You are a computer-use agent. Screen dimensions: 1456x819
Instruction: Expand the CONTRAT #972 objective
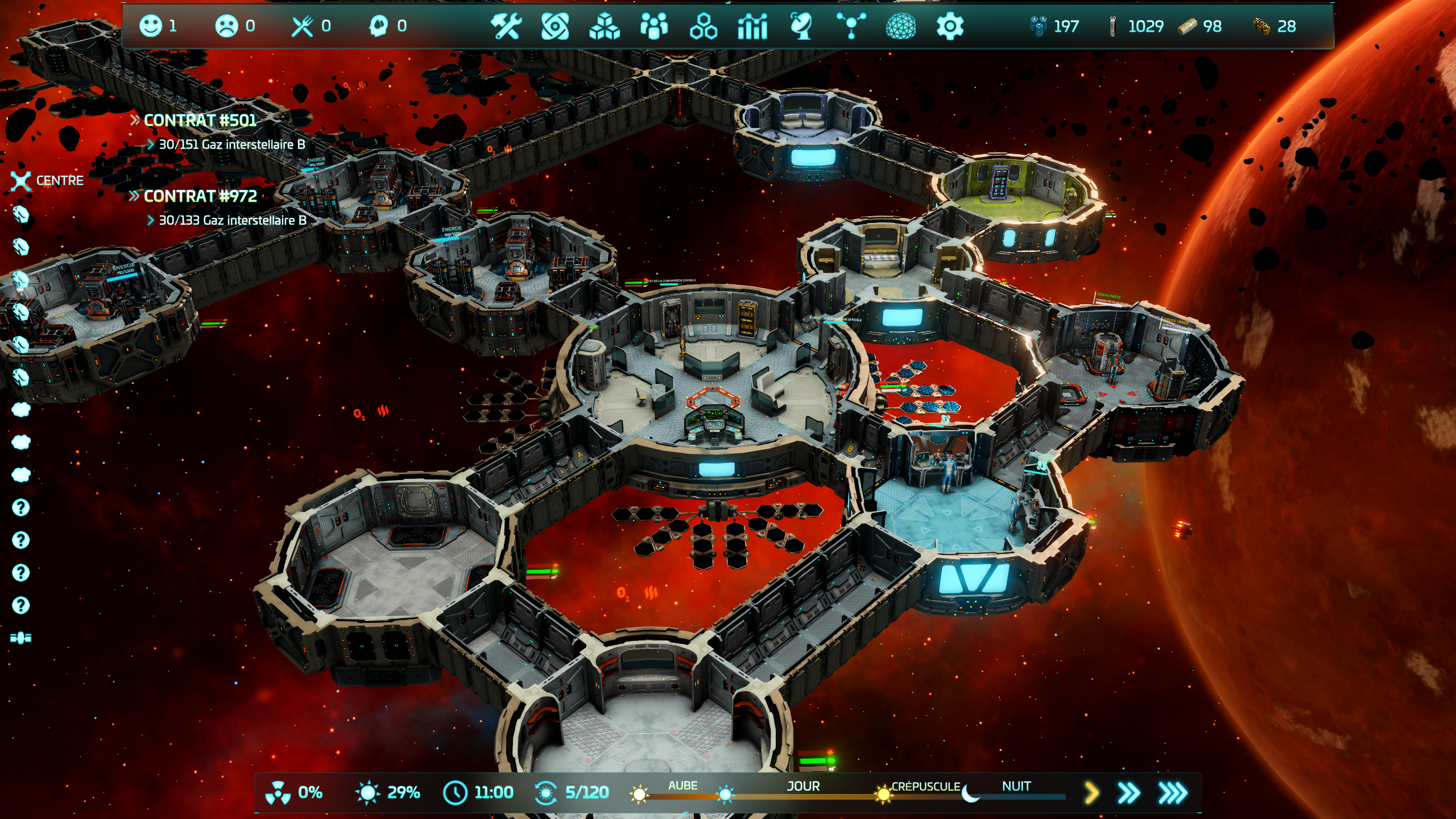[200, 196]
